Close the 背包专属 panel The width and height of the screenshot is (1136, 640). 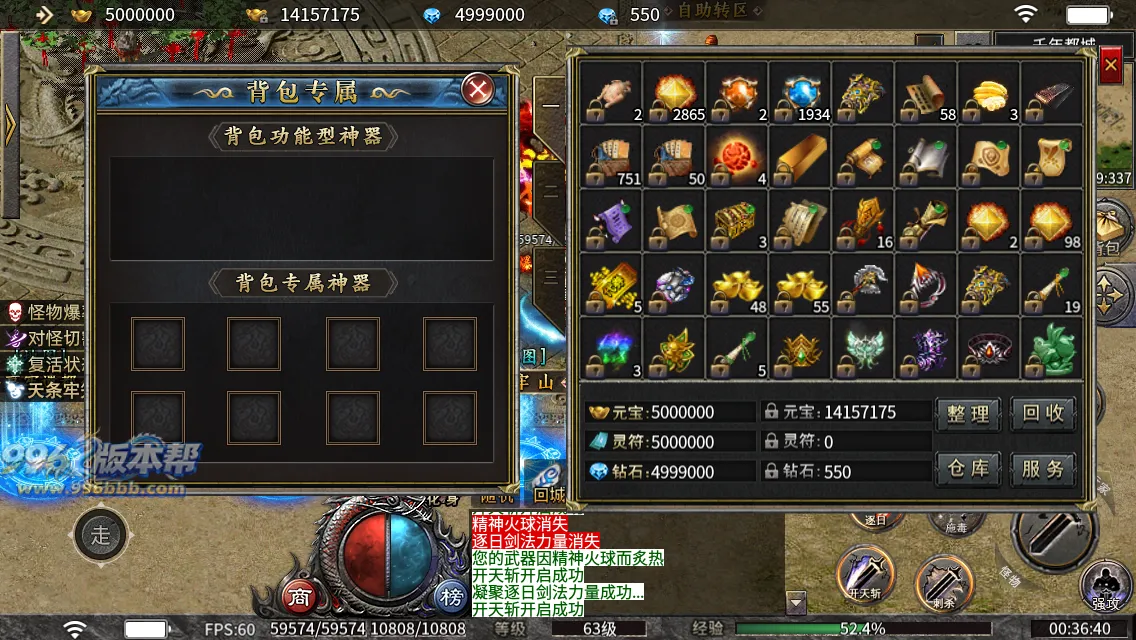479,91
